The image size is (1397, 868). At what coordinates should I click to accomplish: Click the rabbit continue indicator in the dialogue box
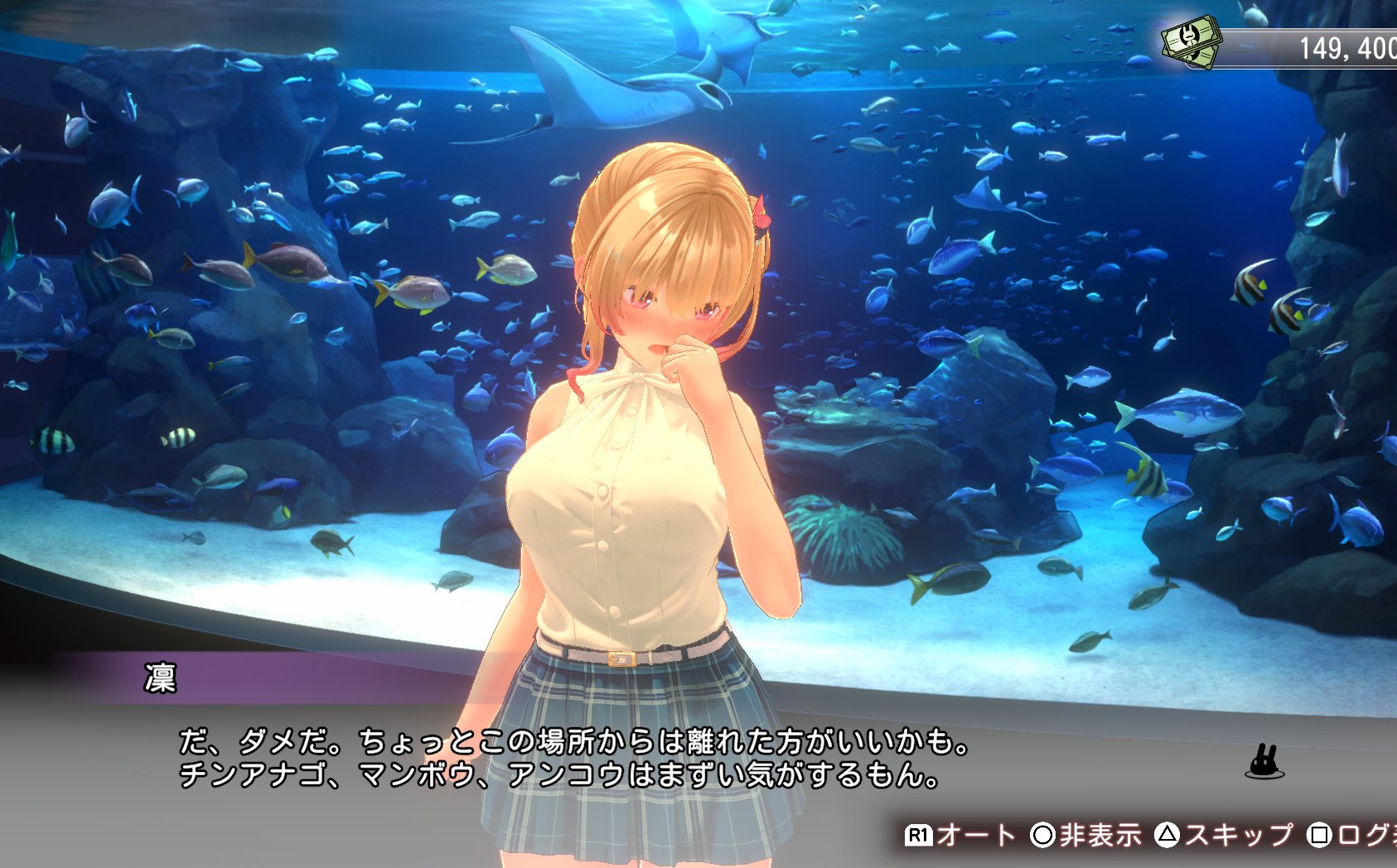tap(1264, 763)
